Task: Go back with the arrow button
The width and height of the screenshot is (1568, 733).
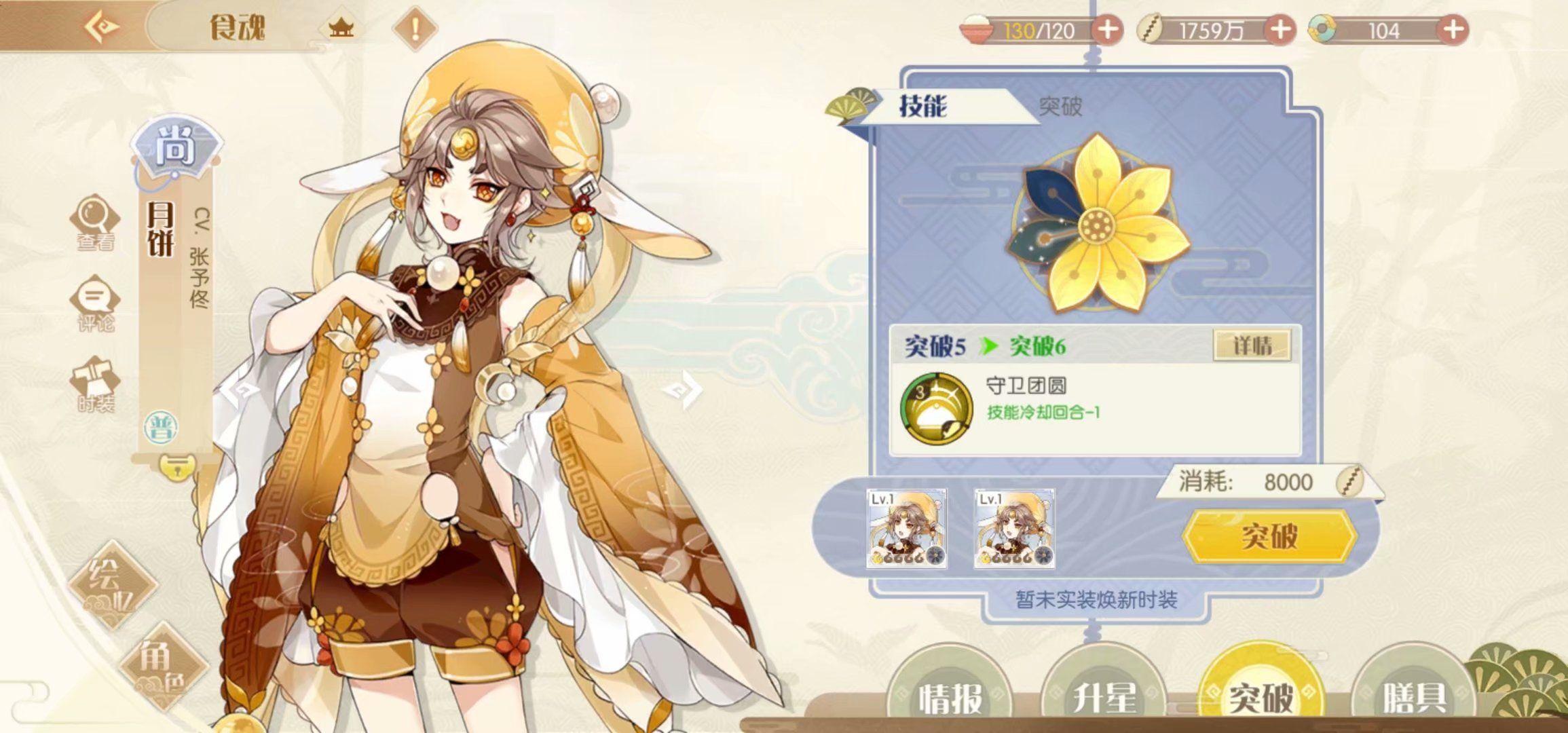Action: click(x=102, y=27)
